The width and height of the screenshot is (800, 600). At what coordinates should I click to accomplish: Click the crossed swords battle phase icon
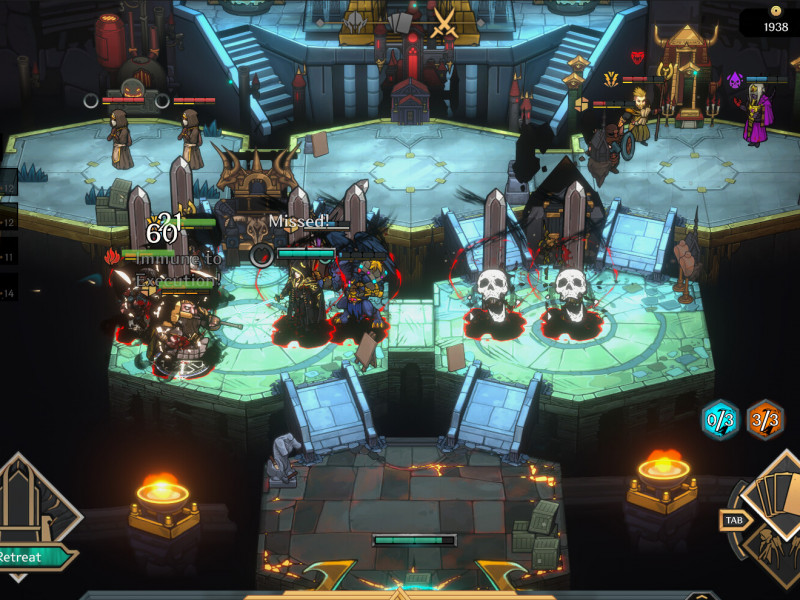tap(442, 21)
